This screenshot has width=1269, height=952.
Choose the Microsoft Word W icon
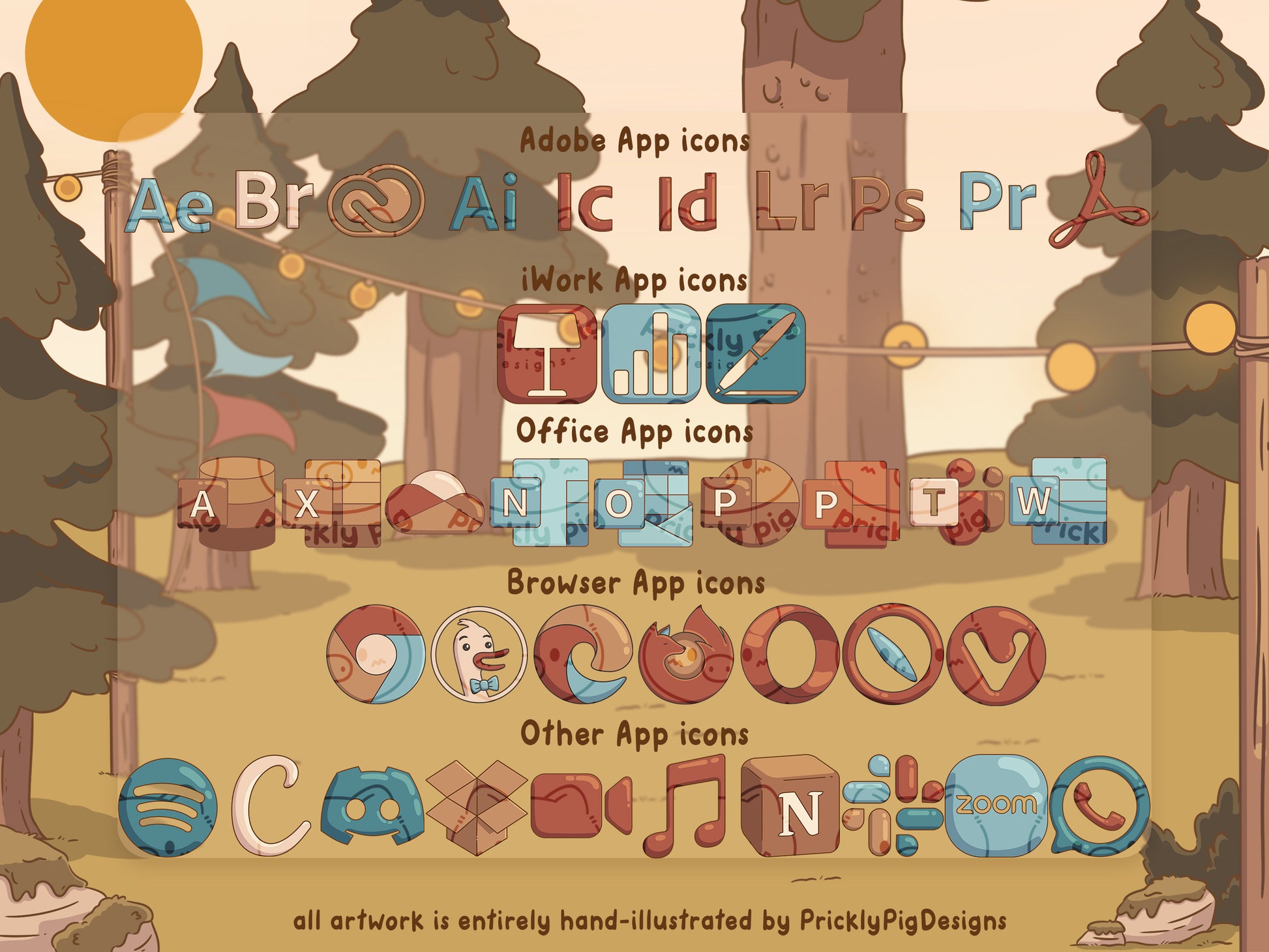[1058, 501]
